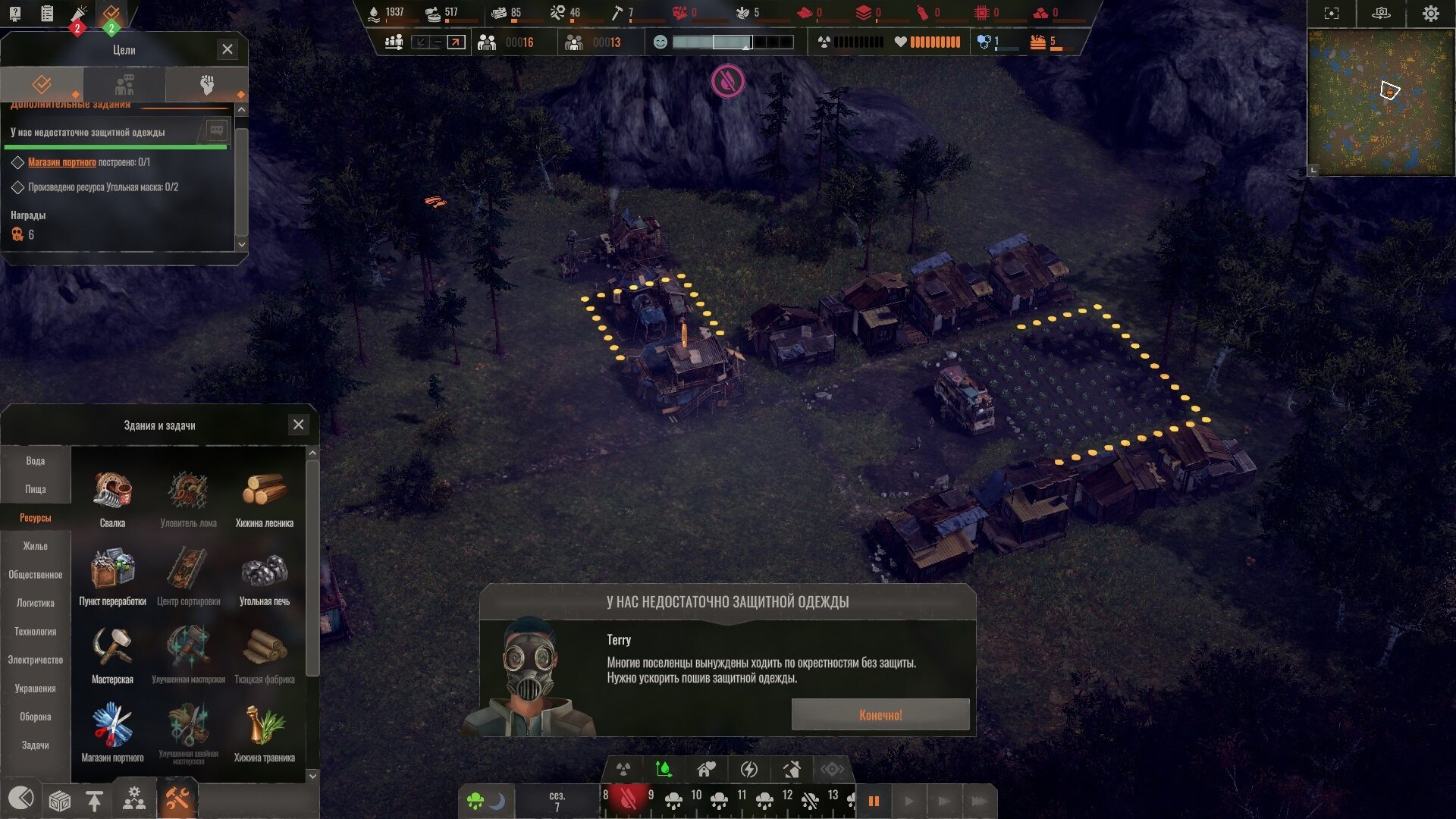Open the settings gear icon
This screenshot has height=819, width=1456.
click(x=1430, y=14)
